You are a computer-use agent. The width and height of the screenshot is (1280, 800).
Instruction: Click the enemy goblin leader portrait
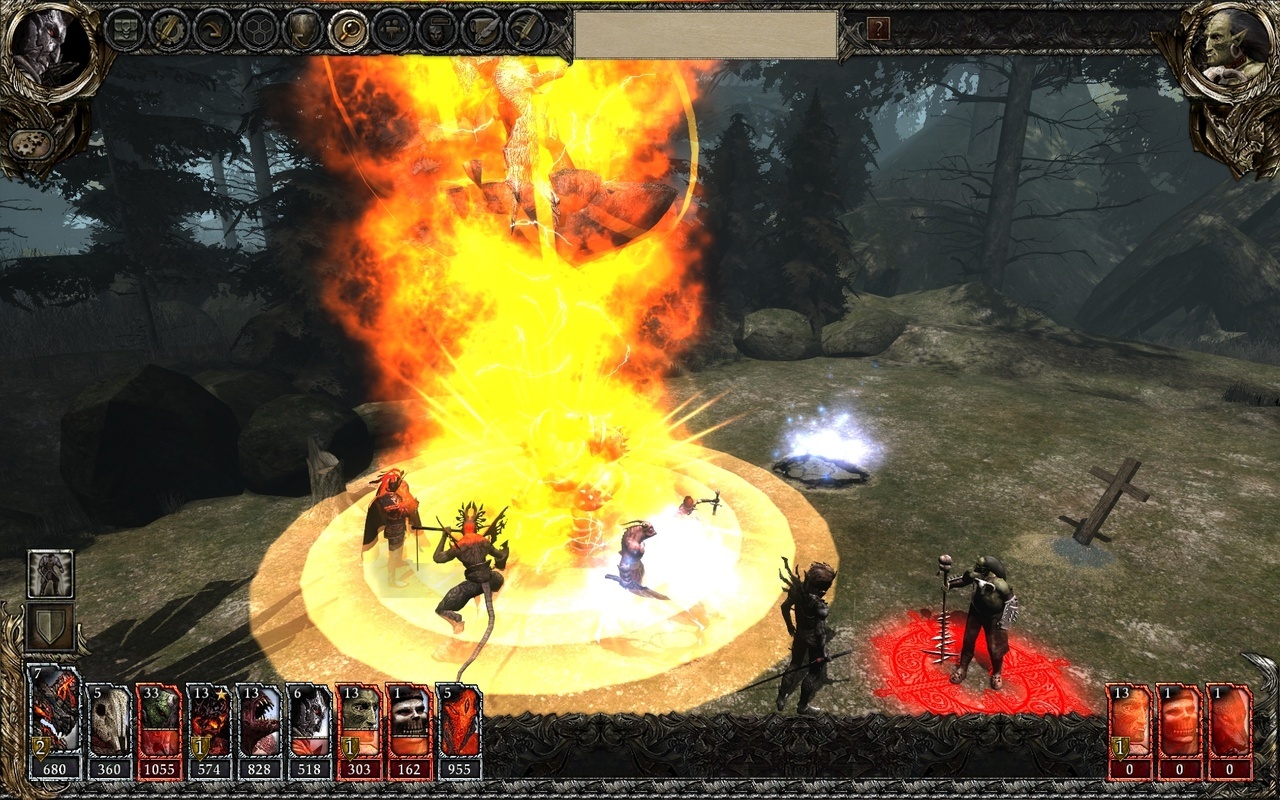pos(1235,47)
